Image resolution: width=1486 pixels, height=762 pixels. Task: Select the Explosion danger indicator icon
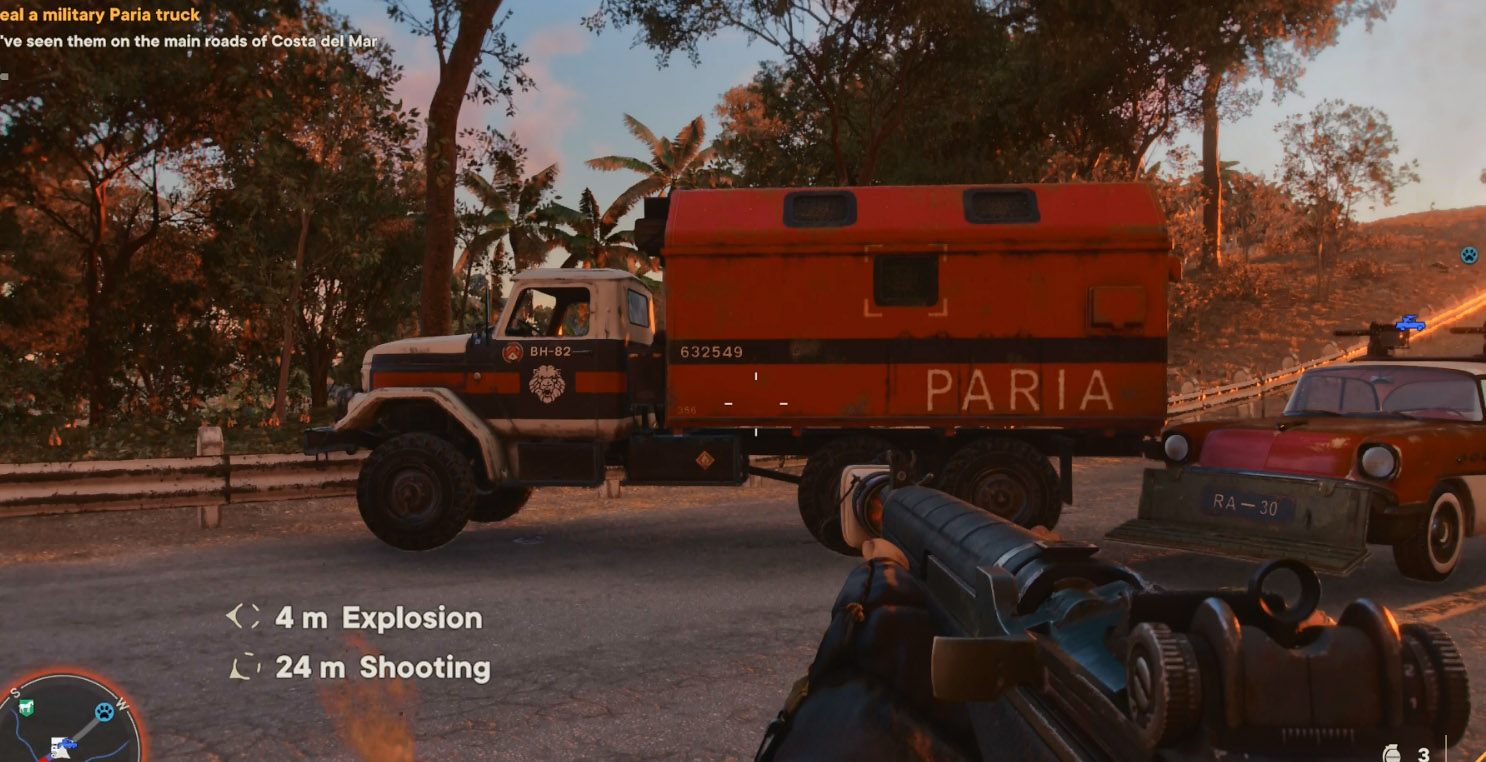pos(245,618)
